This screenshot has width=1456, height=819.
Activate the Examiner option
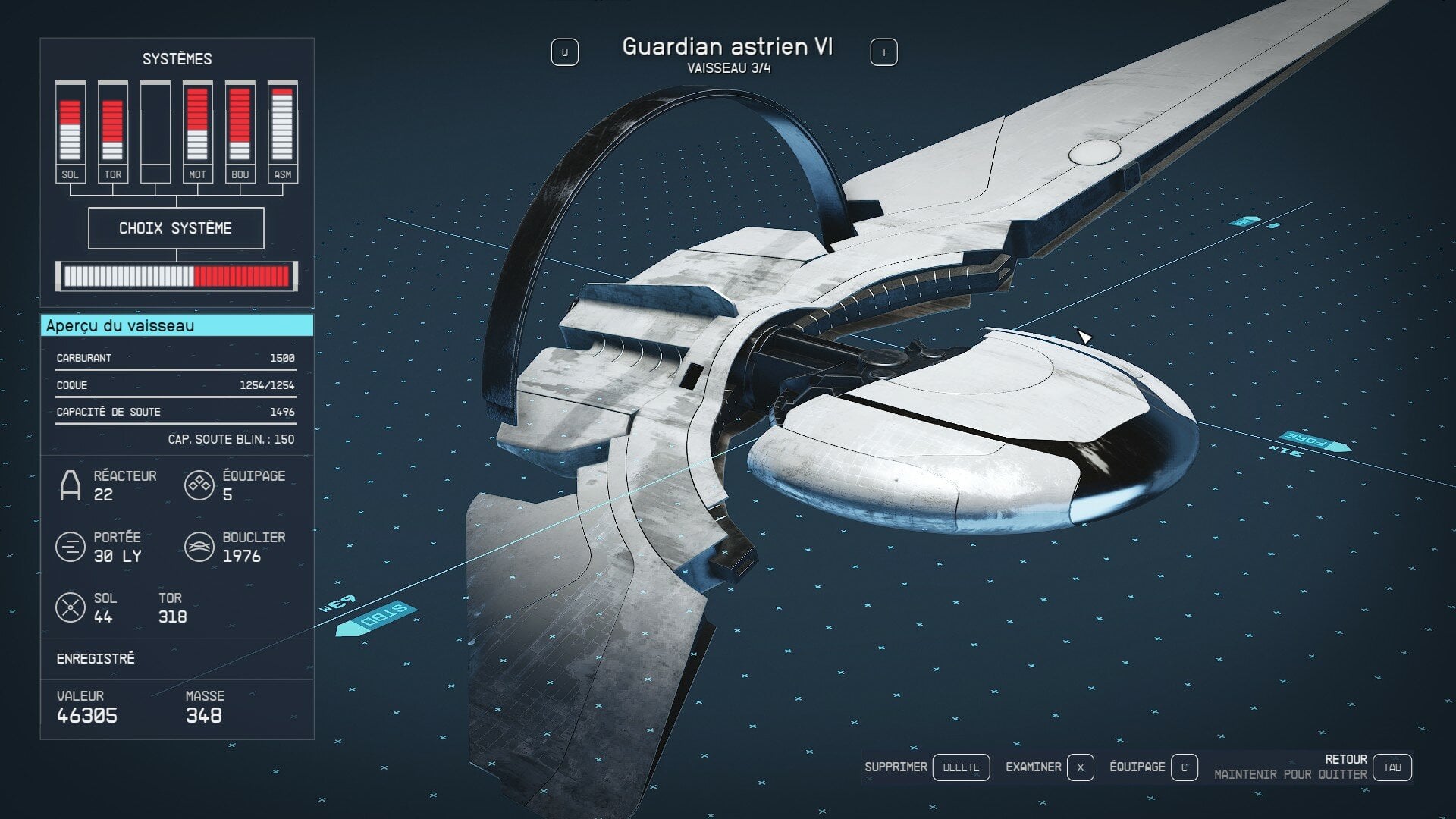point(1080,767)
